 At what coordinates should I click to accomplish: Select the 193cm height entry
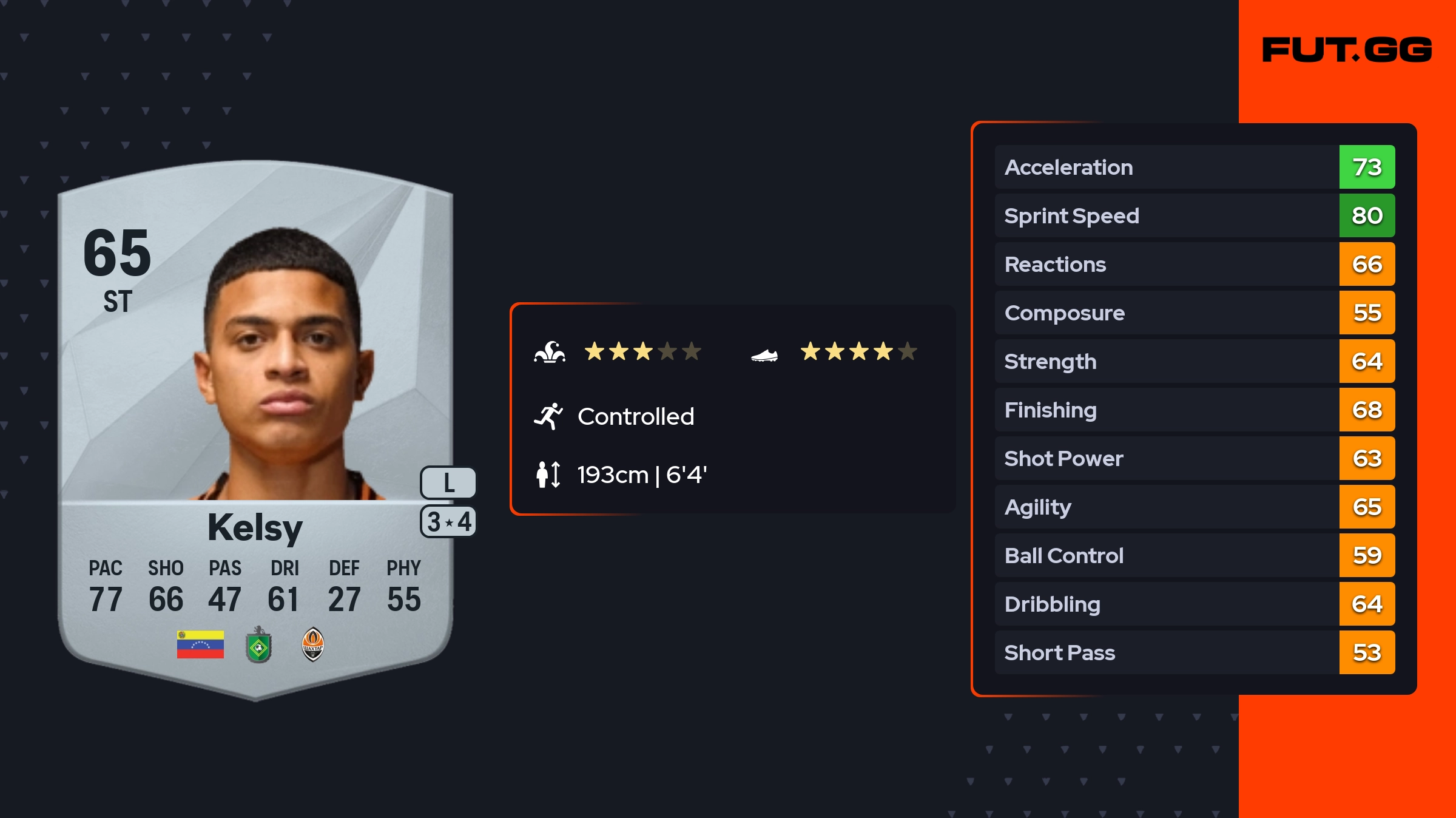[x=641, y=475]
